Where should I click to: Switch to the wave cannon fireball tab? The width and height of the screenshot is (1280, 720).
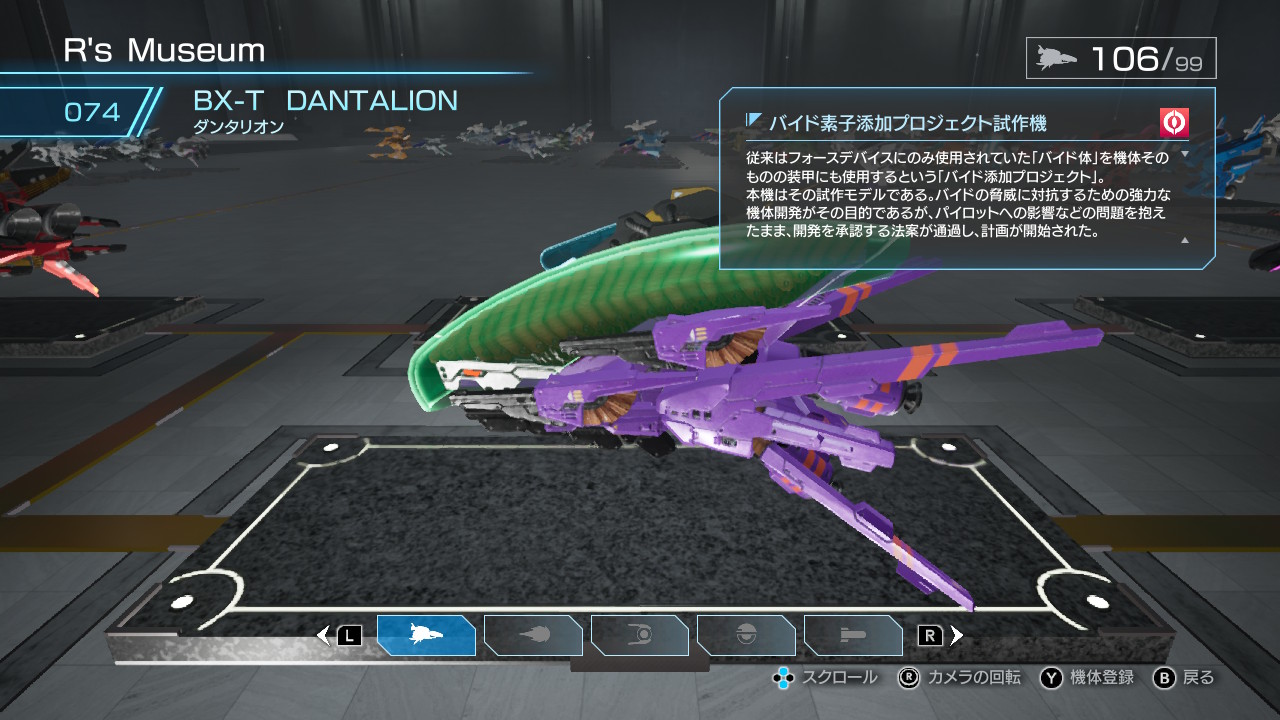coord(533,635)
